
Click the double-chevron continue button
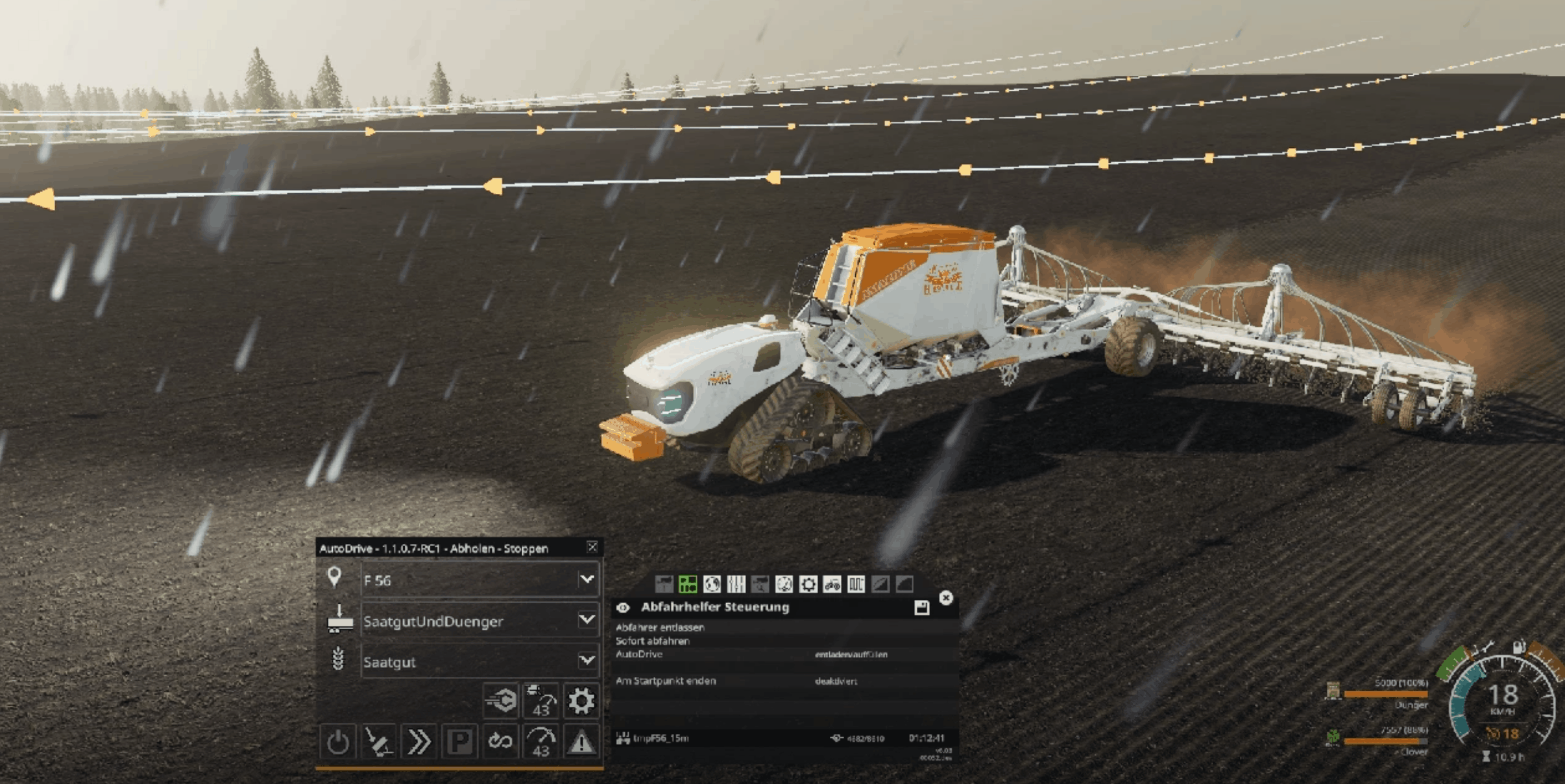419,742
